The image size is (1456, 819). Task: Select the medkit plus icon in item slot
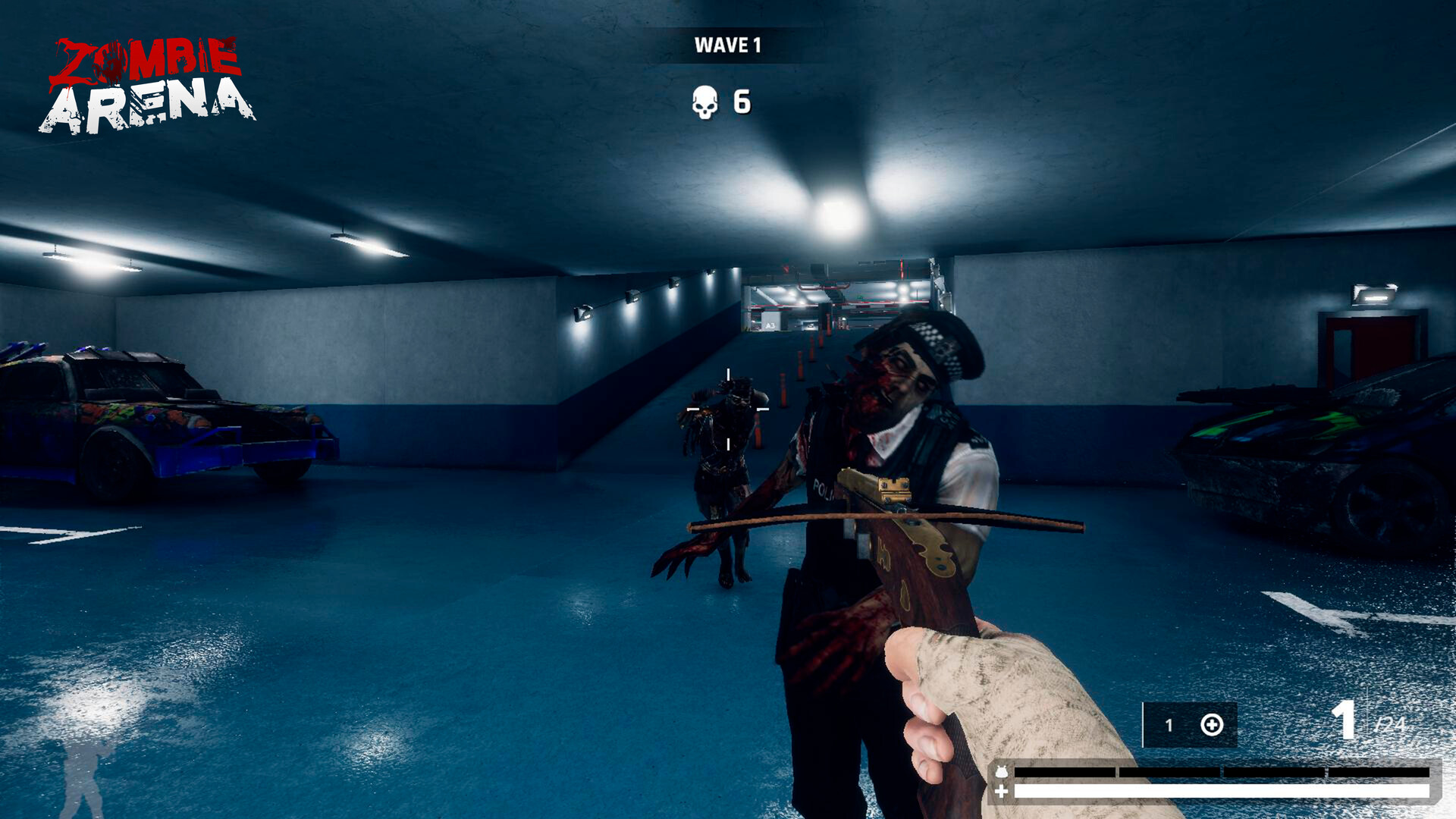[x=1211, y=725]
